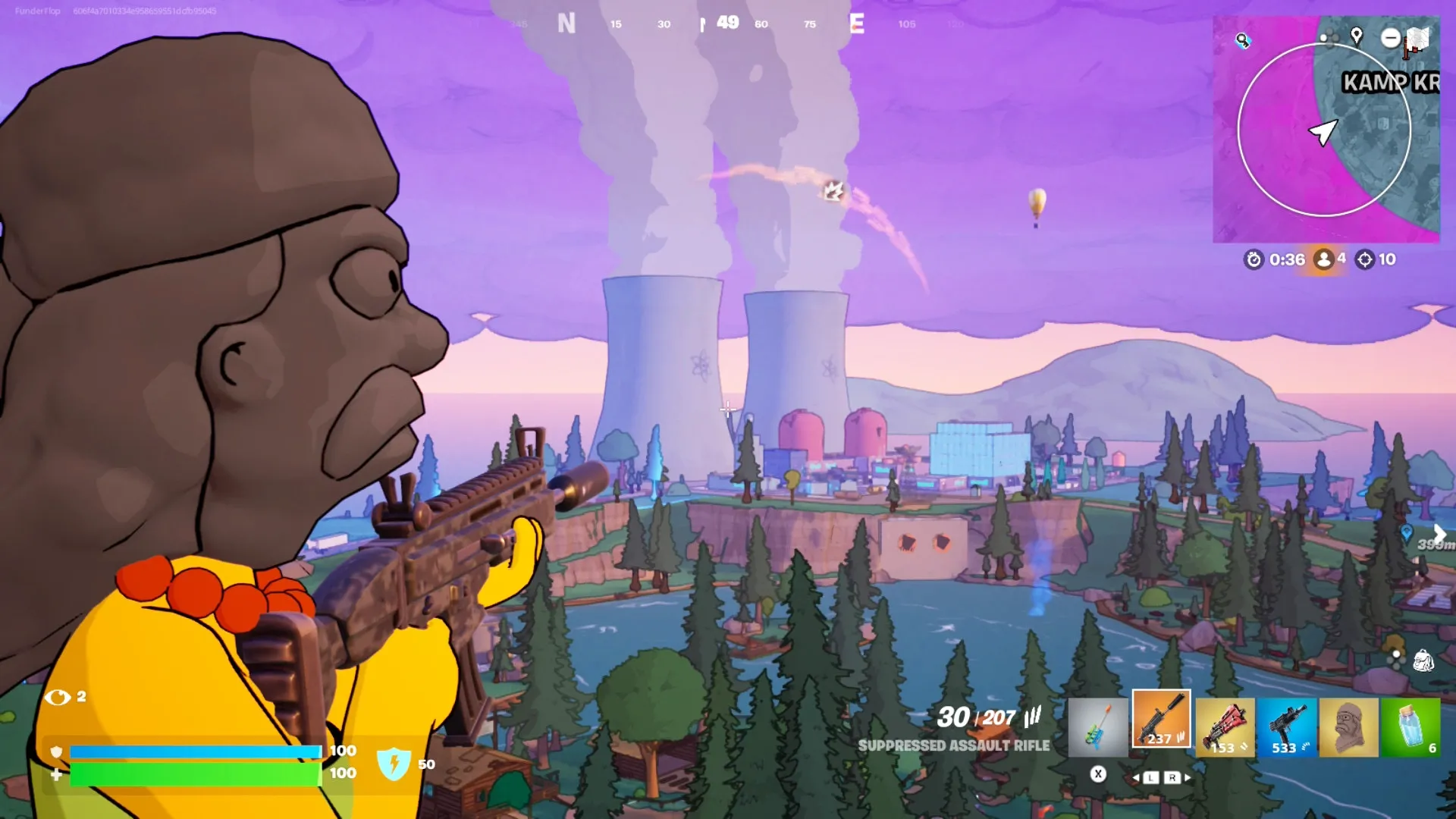1456x819 pixels.
Task: Use the shield potion jar slot
Action: click(1410, 728)
